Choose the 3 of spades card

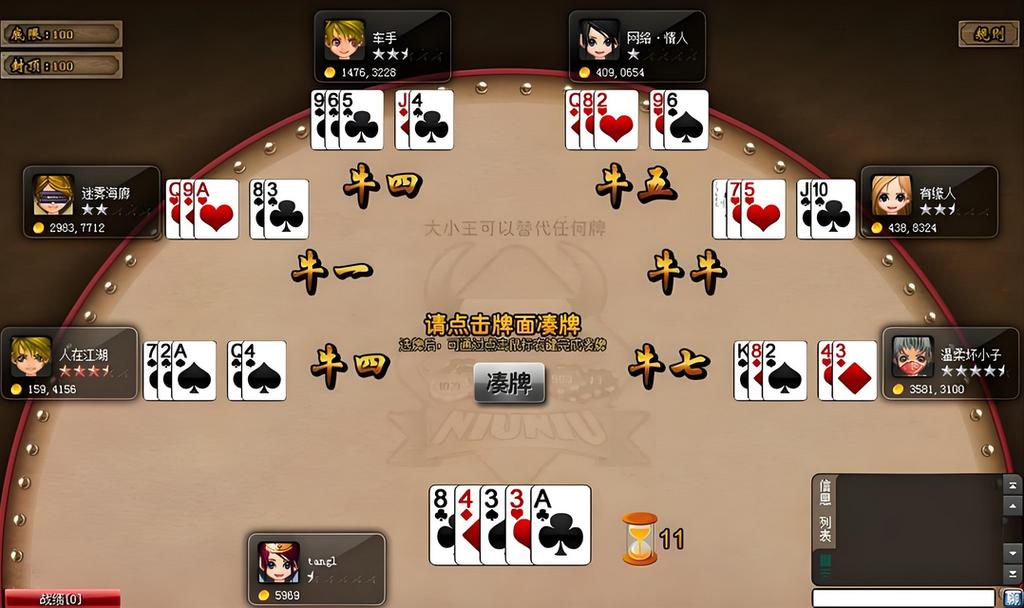(491, 525)
